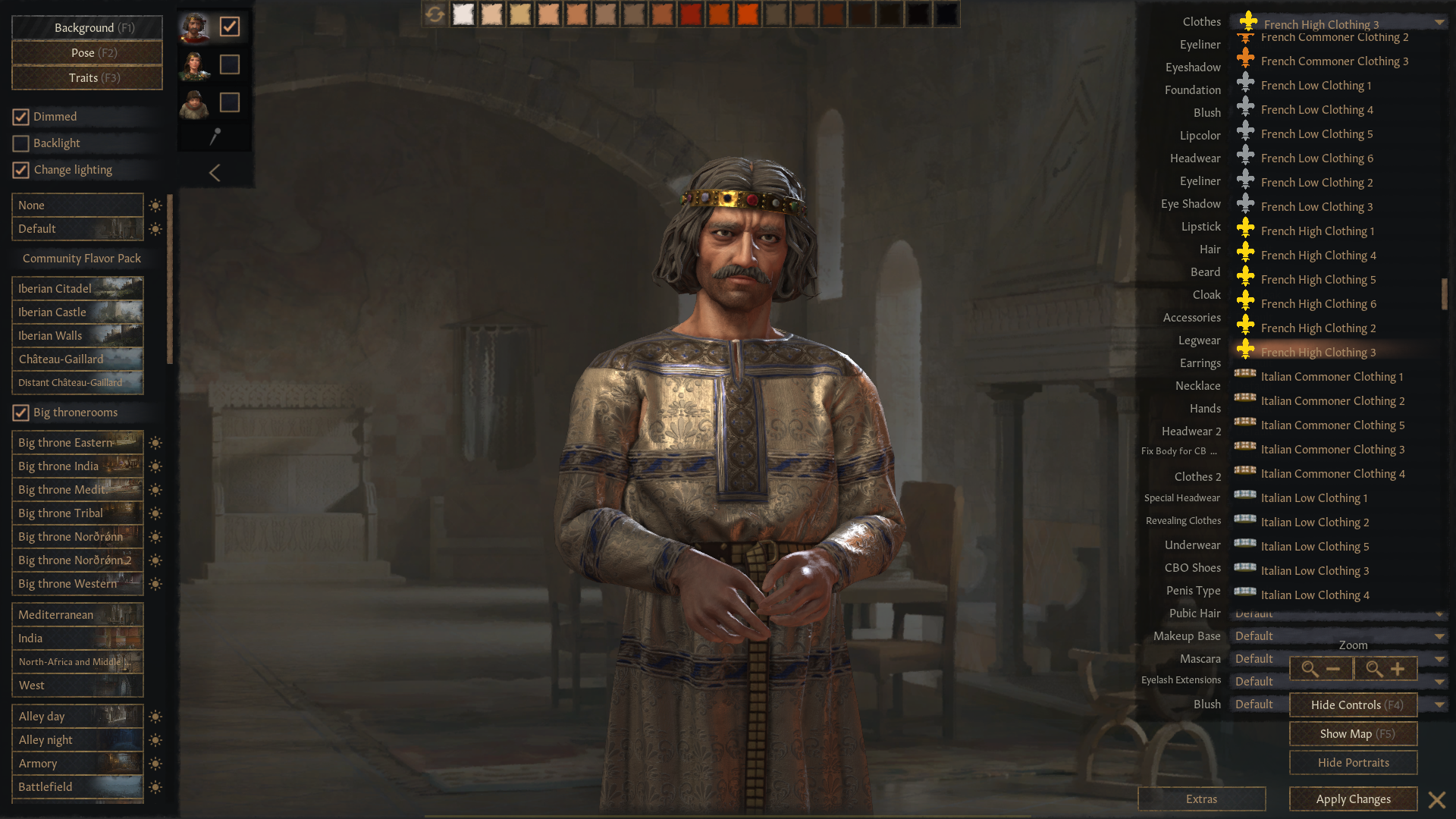
Task: Click the sun icon next to the Default background
Action: [x=155, y=228]
